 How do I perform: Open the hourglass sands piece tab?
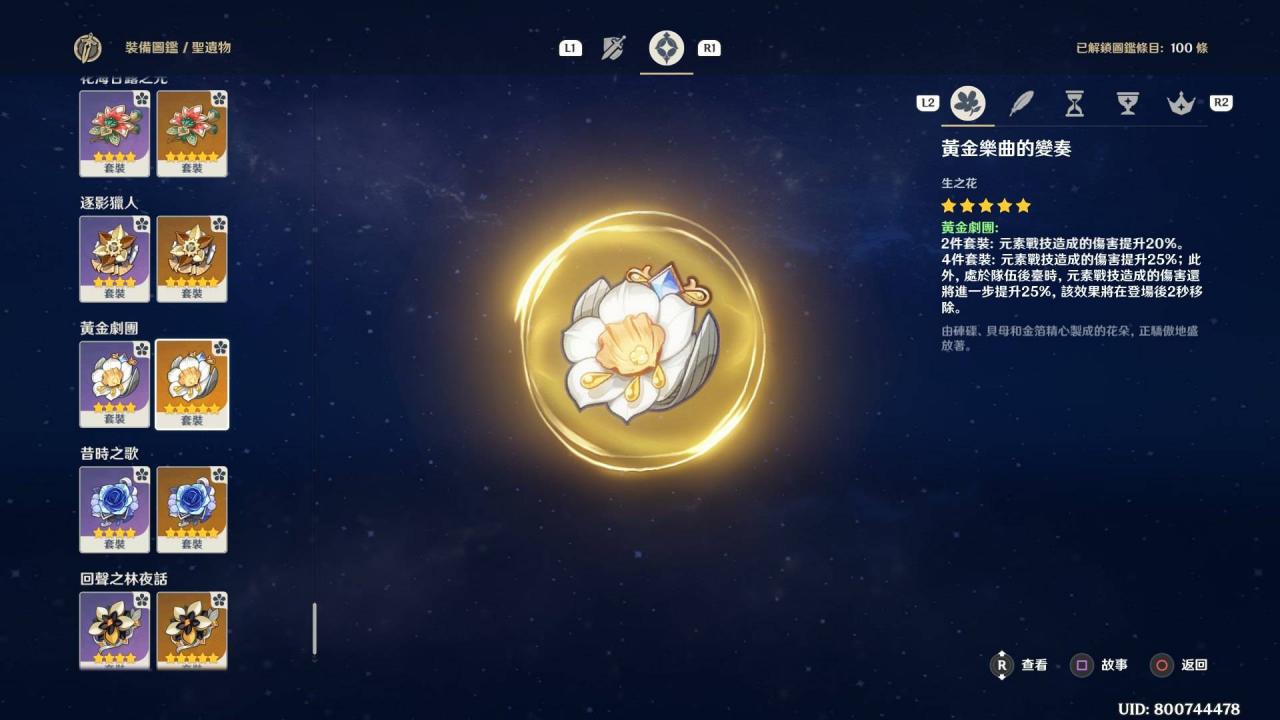point(1074,103)
